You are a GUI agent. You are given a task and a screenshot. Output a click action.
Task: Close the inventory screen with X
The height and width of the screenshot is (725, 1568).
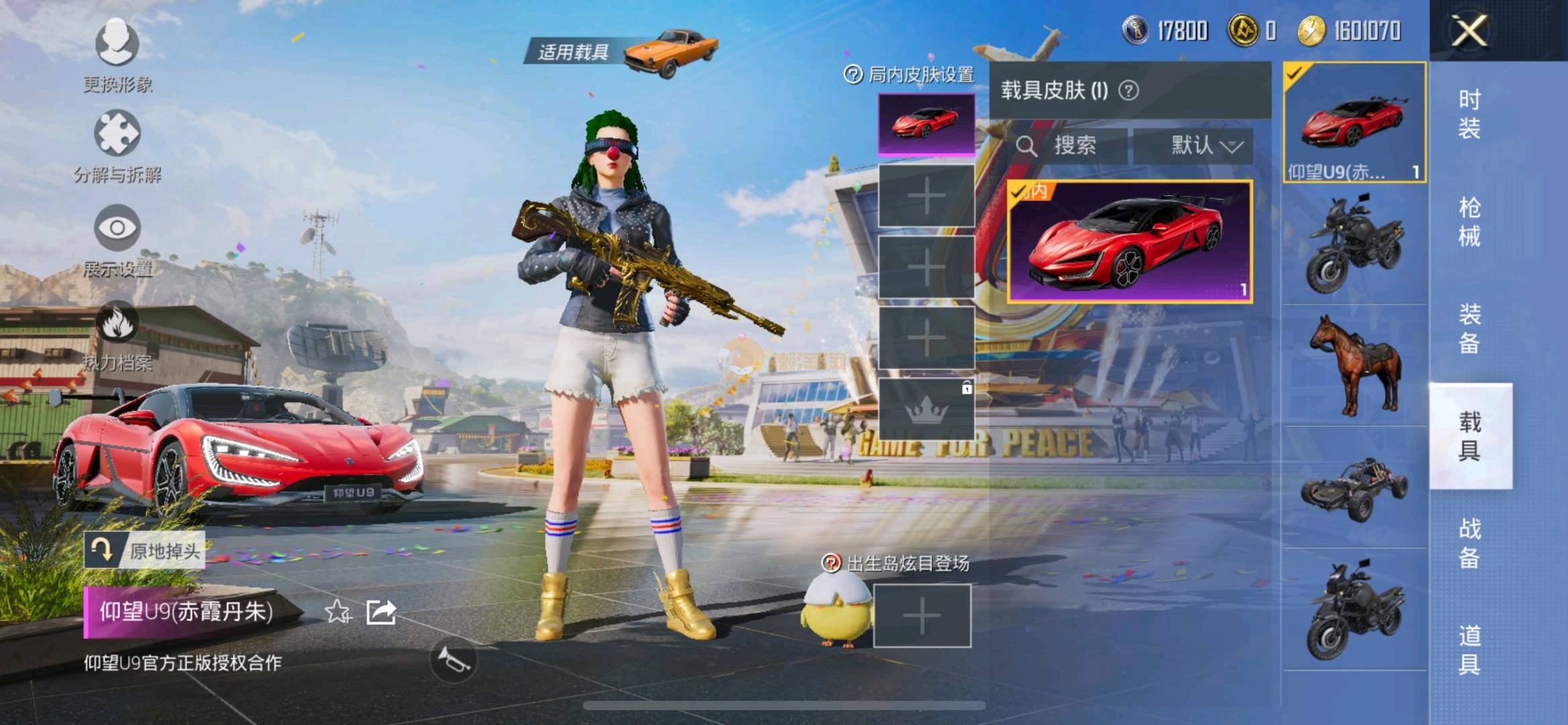pyautogui.click(x=1469, y=31)
